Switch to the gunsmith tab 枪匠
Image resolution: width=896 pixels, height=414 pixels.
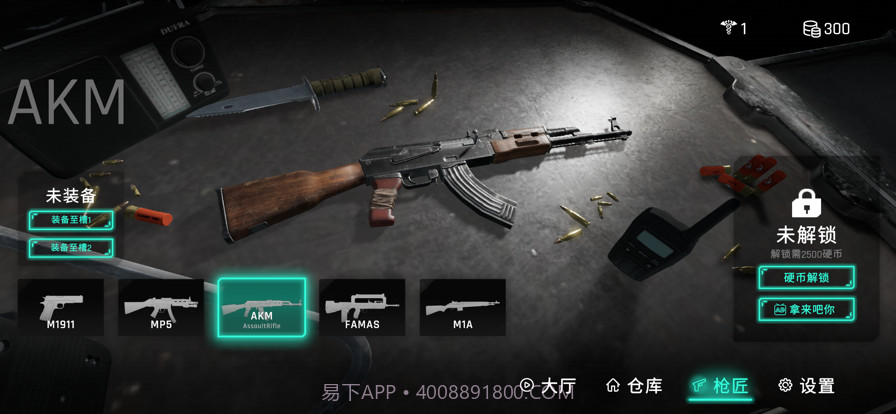pos(719,385)
